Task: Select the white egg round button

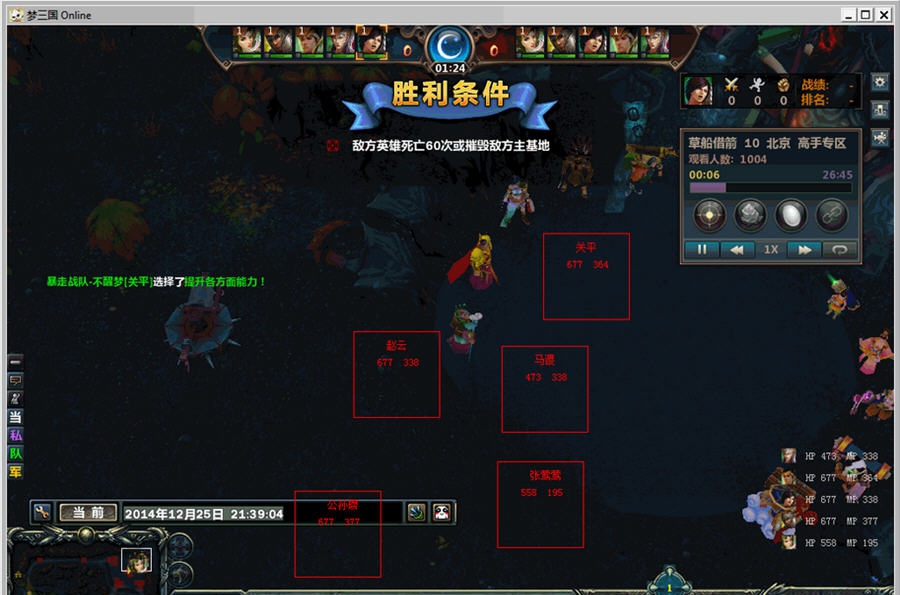Action: click(790, 214)
